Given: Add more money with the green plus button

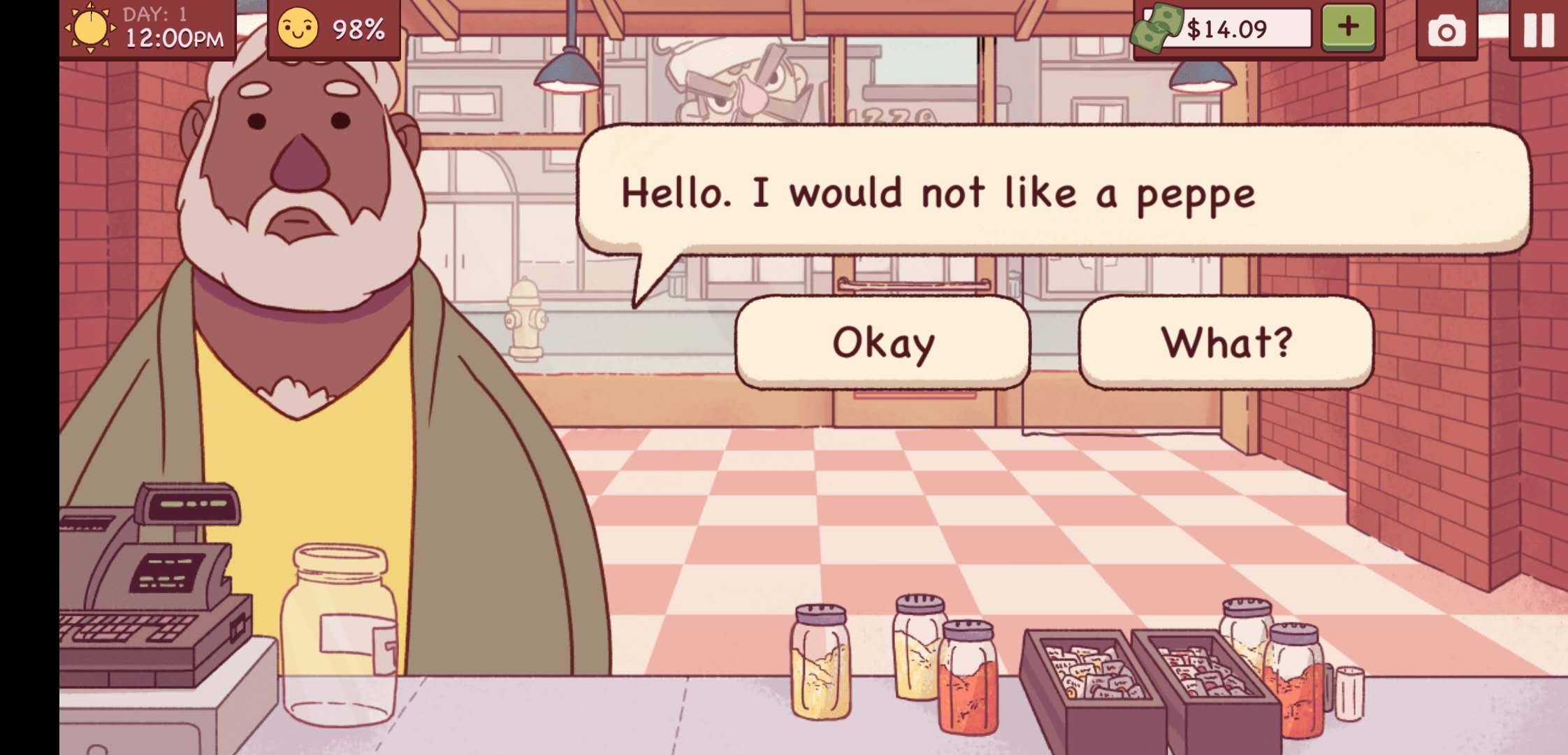Looking at the screenshot, I should coord(1348,27).
